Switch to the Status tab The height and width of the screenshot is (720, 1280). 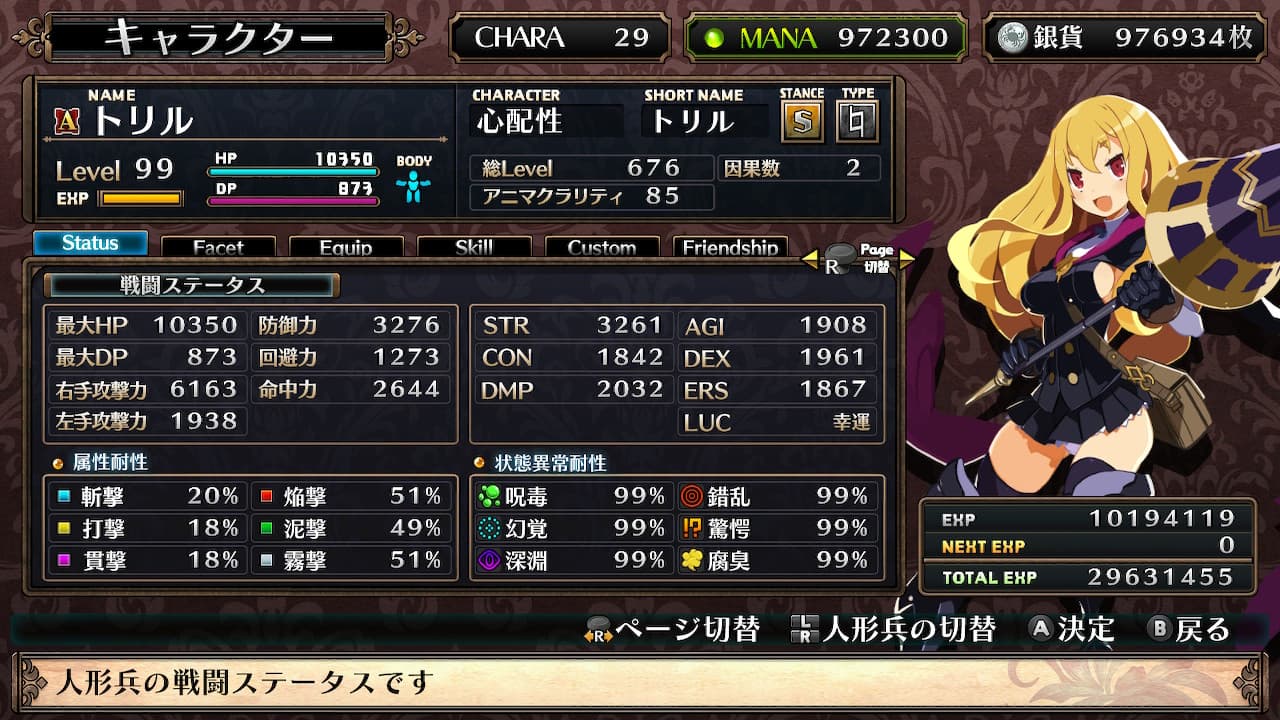click(90, 243)
